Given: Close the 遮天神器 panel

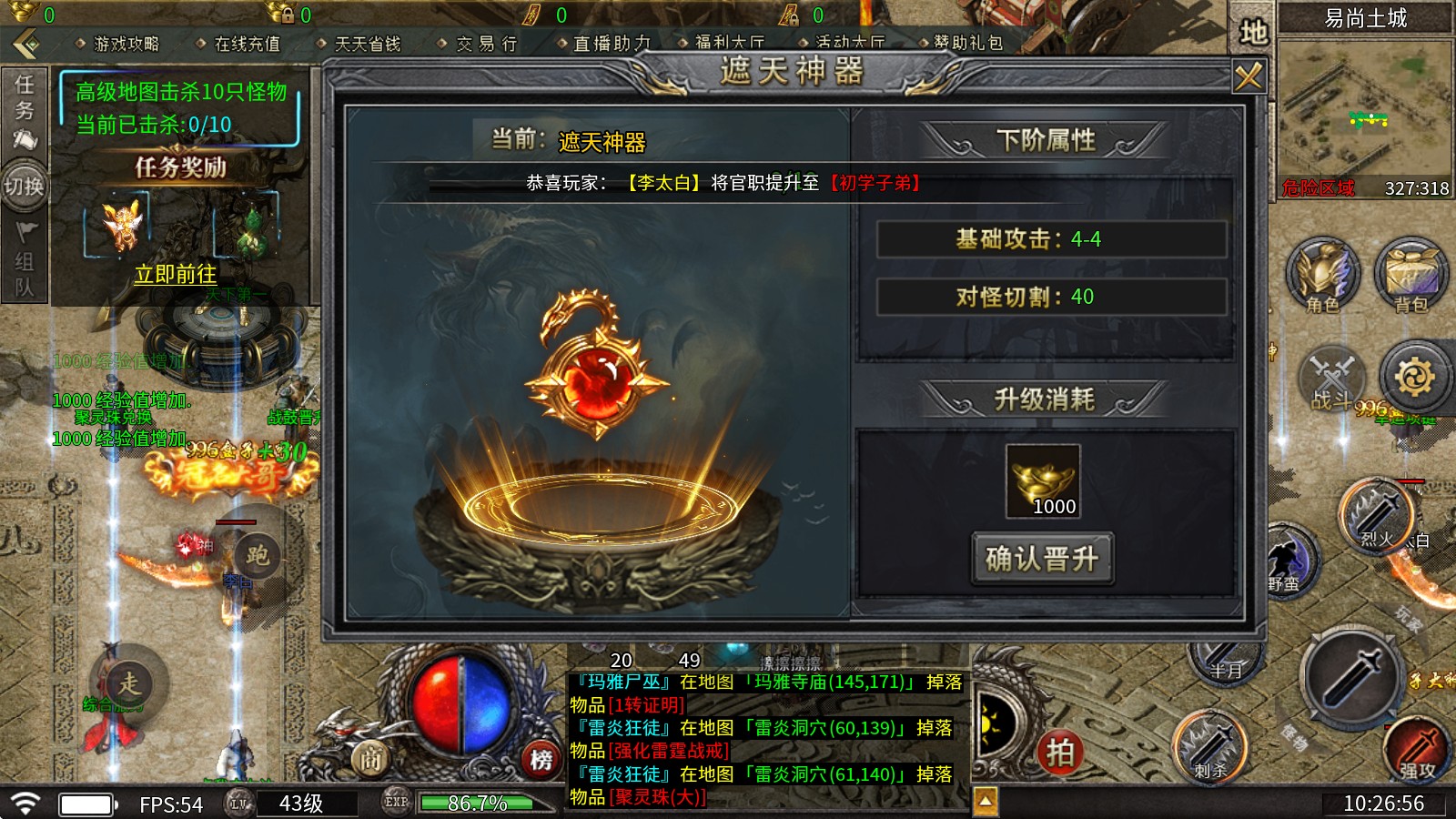Looking at the screenshot, I should 1248,76.
